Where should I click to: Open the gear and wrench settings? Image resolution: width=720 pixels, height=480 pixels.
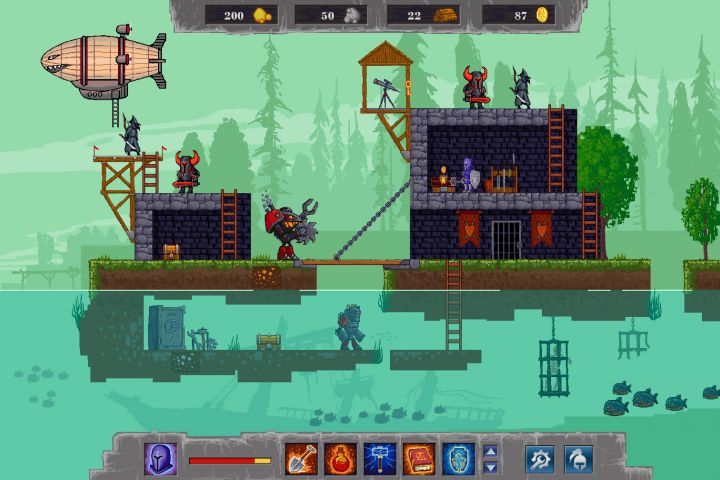pyautogui.click(x=542, y=458)
